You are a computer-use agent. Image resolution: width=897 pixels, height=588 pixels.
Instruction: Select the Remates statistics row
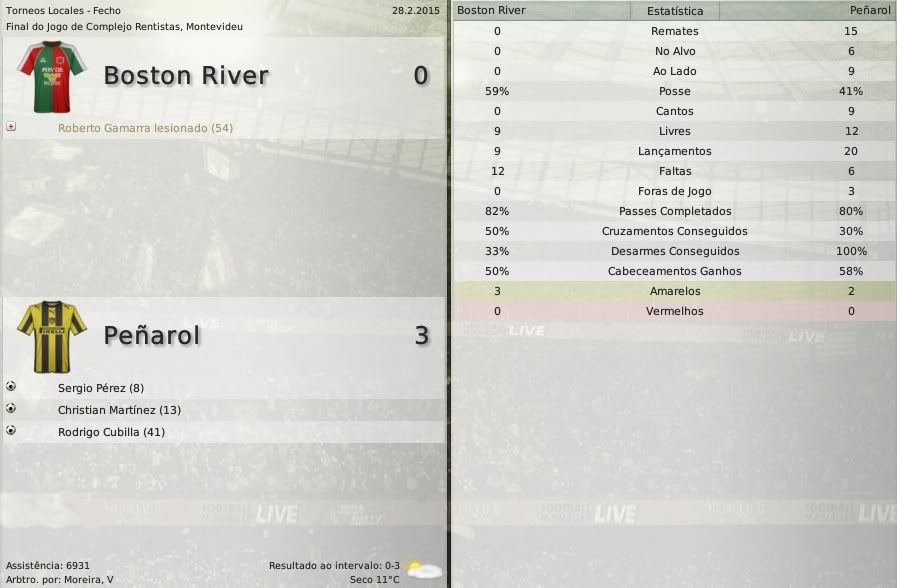(x=675, y=31)
